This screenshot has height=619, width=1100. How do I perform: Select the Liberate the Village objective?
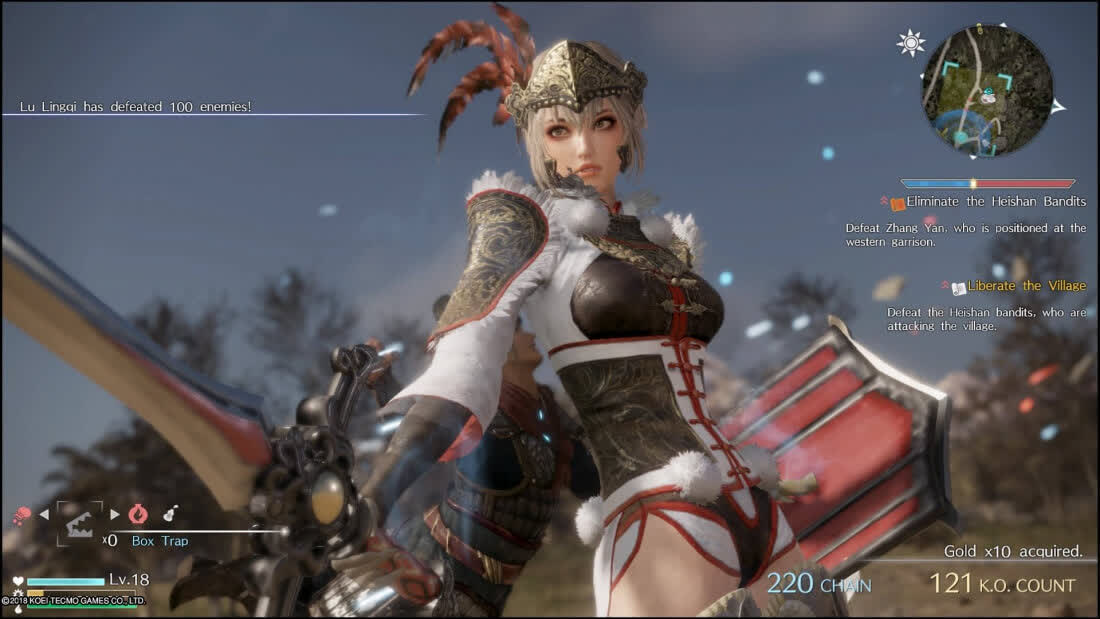(1026, 286)
